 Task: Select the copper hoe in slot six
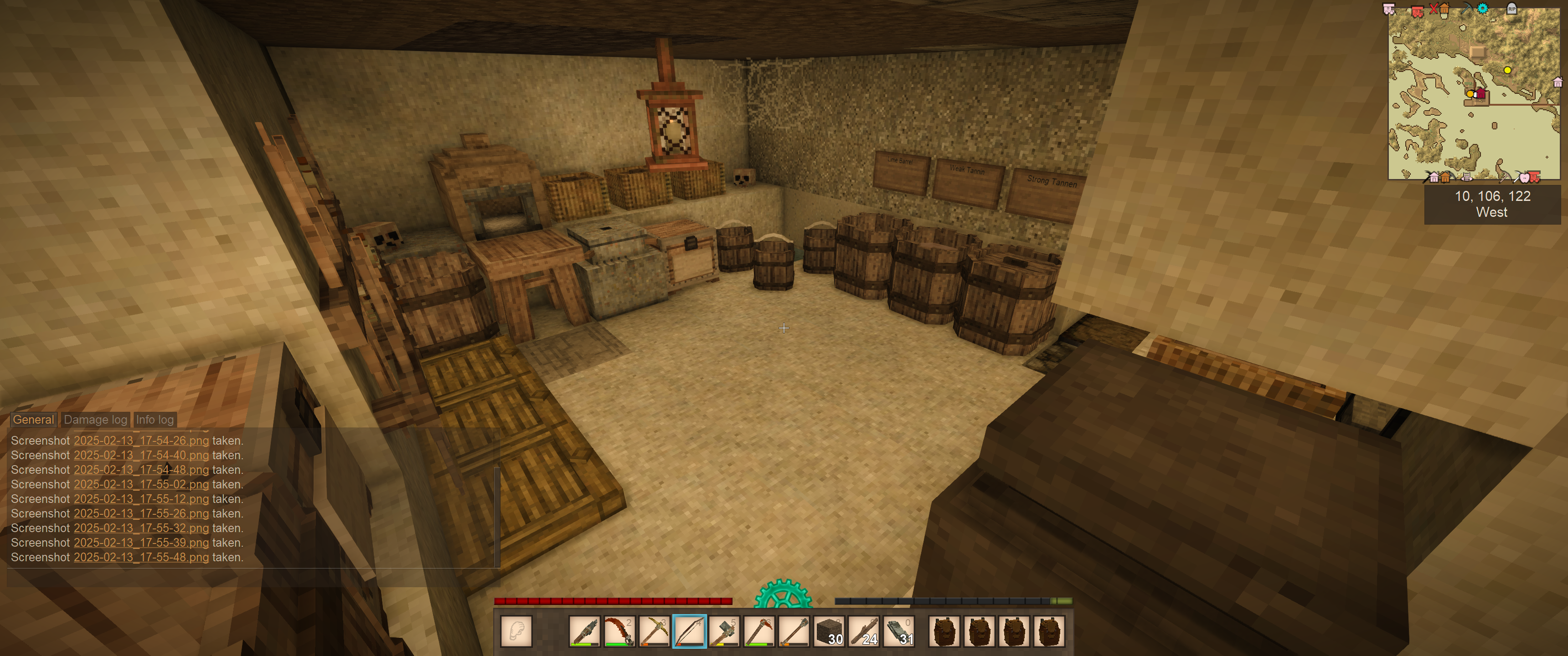coord(759,631)
